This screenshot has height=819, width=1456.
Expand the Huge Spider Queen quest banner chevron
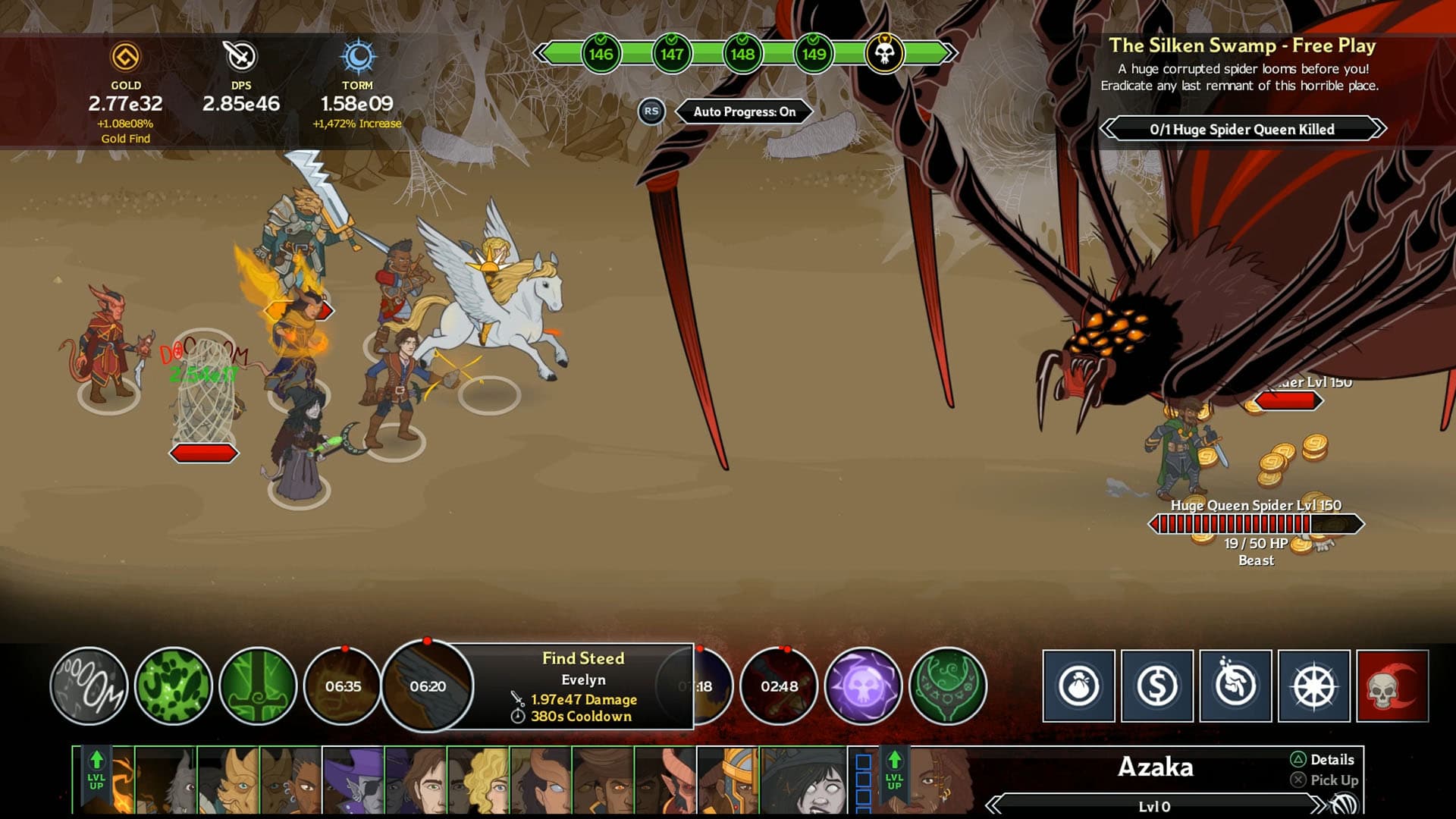tap(1373, 130)
